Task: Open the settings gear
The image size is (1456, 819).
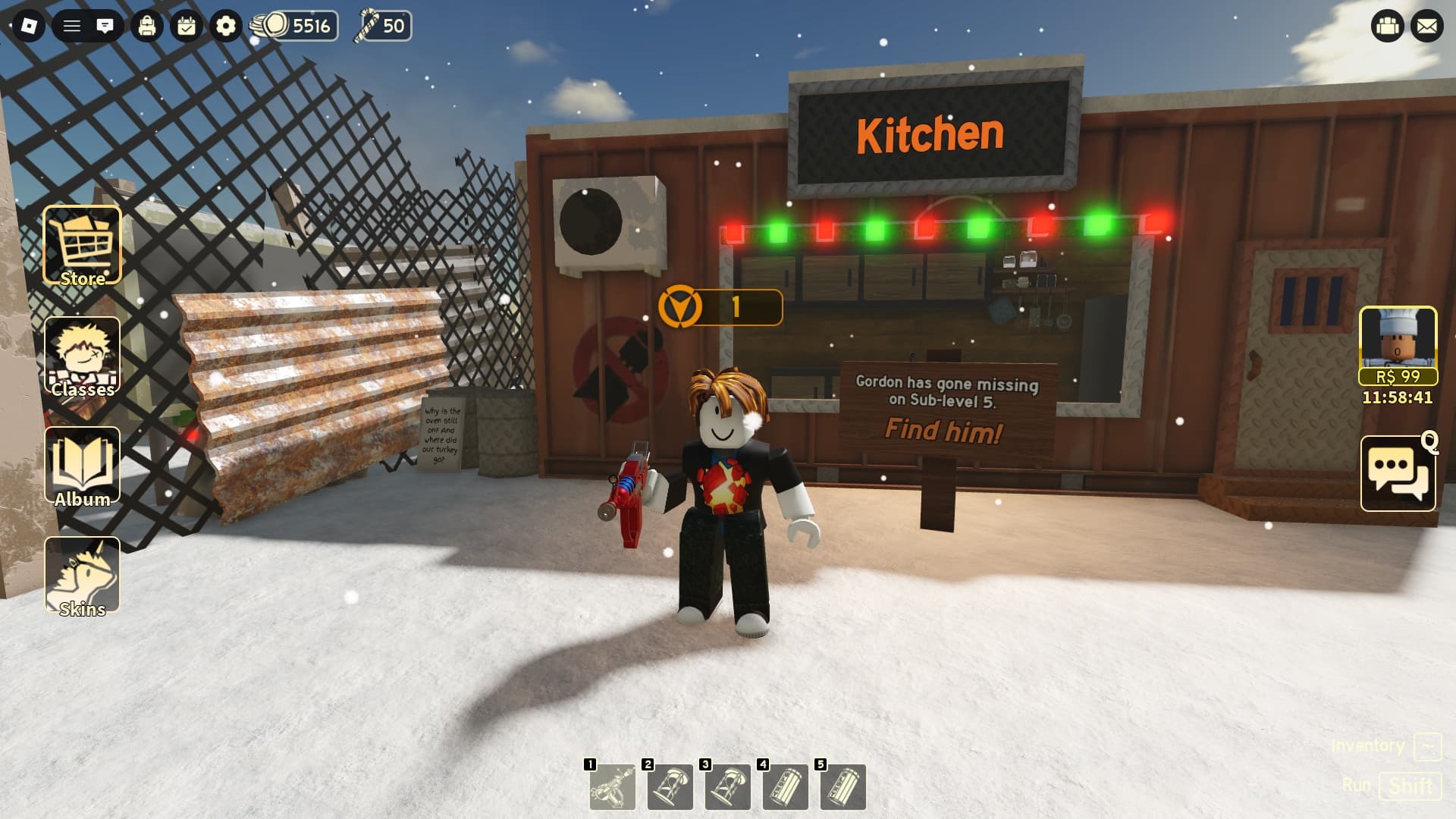Action: click(x=225, y=24)
